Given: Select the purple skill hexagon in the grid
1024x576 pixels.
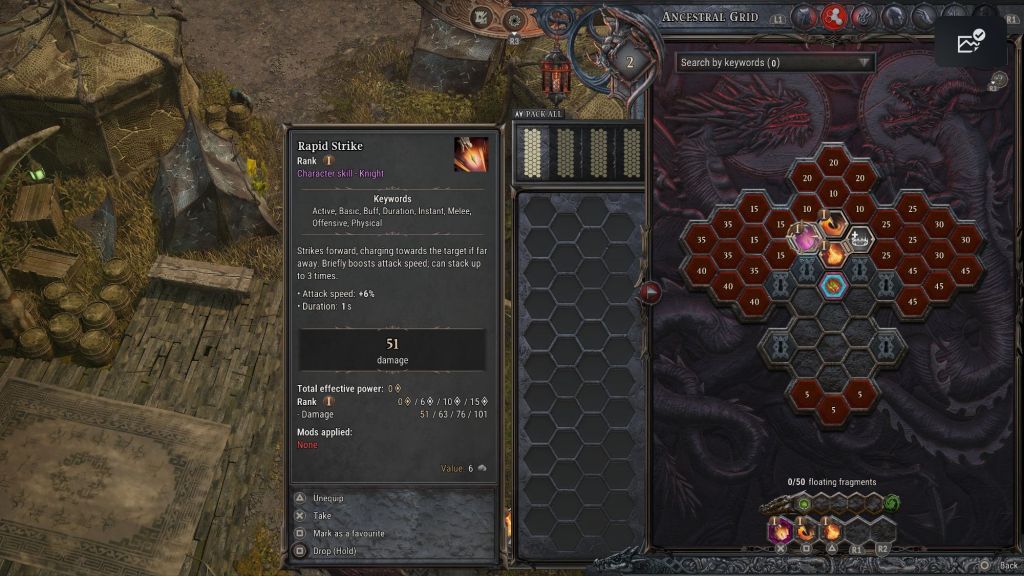Looking at the screenshot, I should (806, 238).
